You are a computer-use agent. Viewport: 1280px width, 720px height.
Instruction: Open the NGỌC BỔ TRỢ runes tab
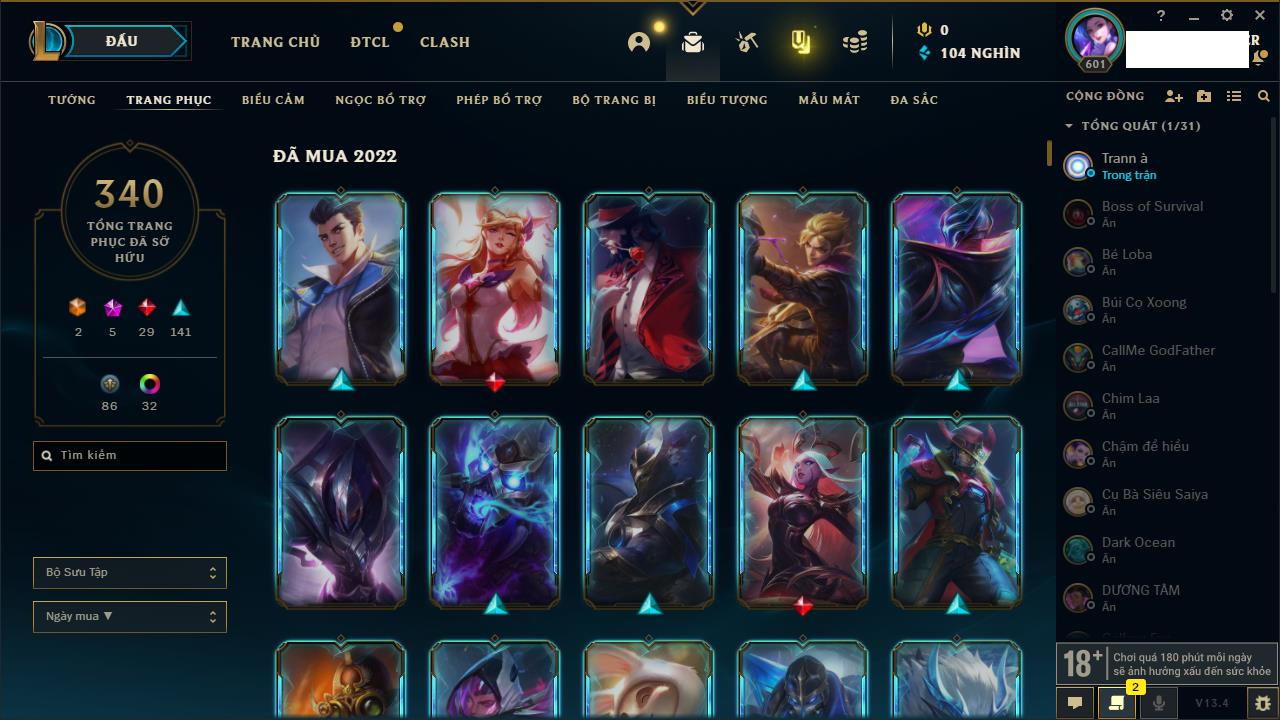[380, 100]
